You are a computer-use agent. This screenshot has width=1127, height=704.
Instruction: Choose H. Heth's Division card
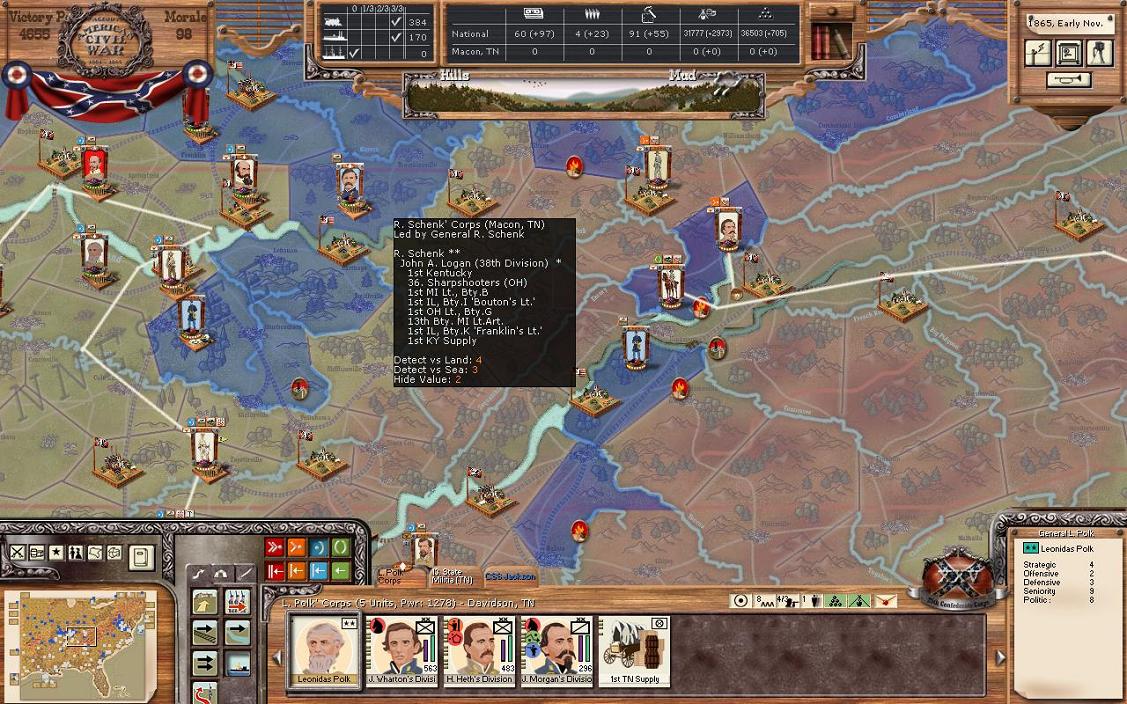479,650
